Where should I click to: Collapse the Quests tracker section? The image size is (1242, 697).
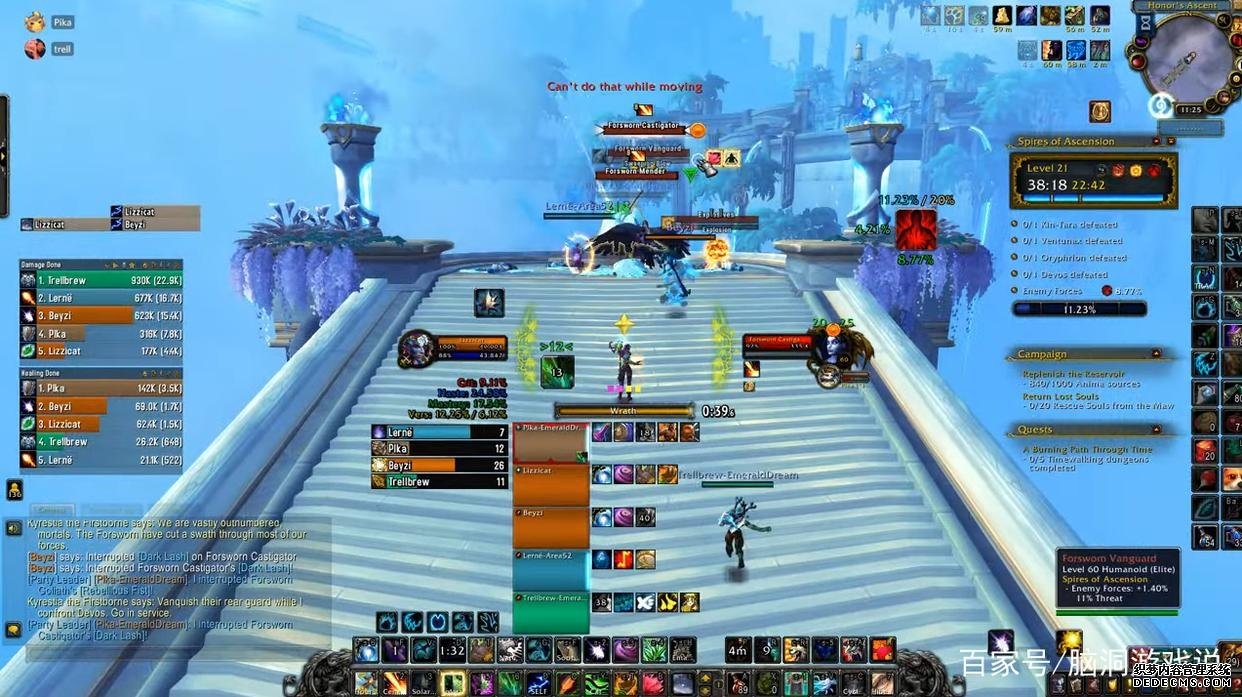(1157, 430)
